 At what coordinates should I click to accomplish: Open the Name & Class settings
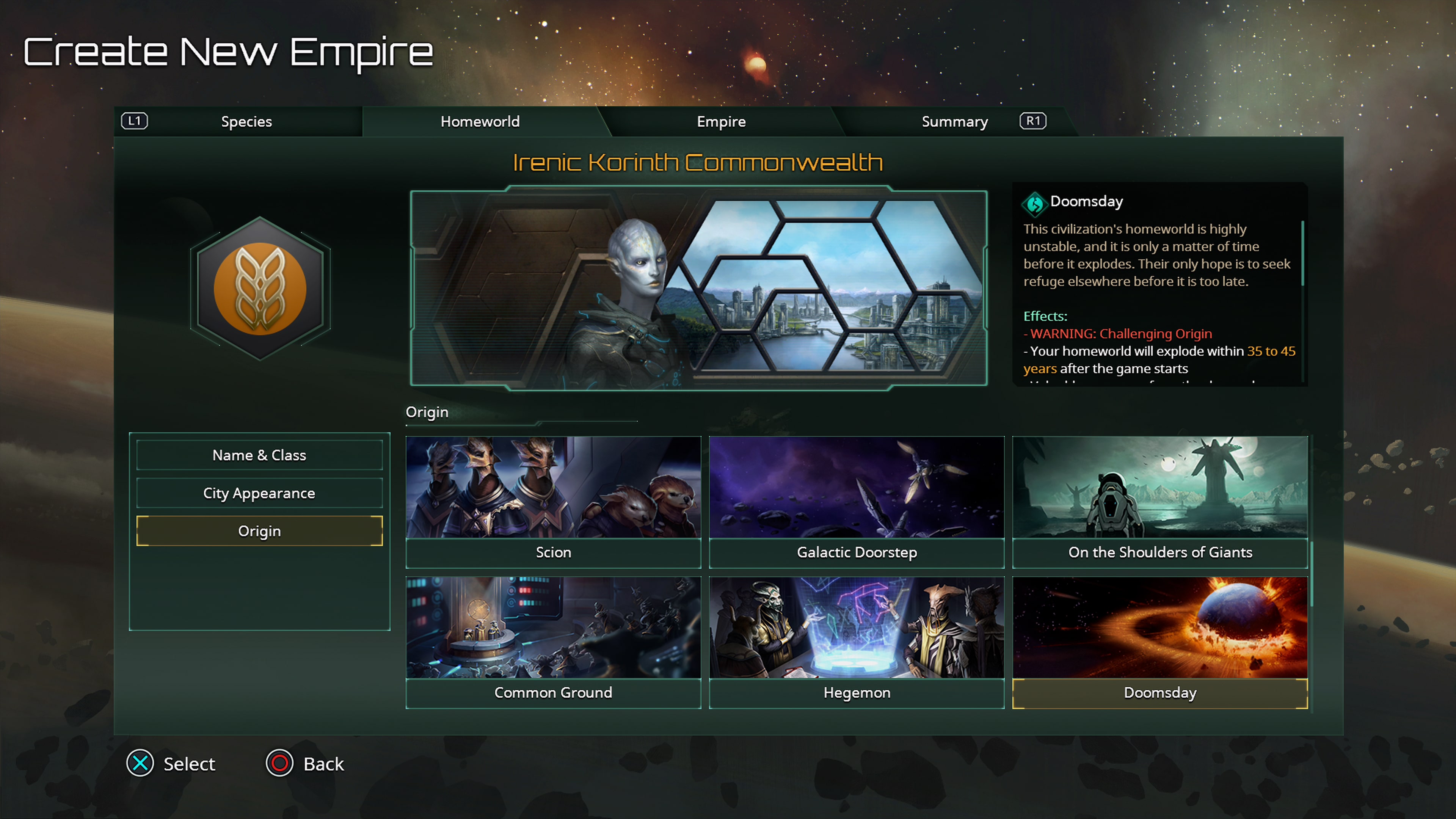click(x=259, y=455)
